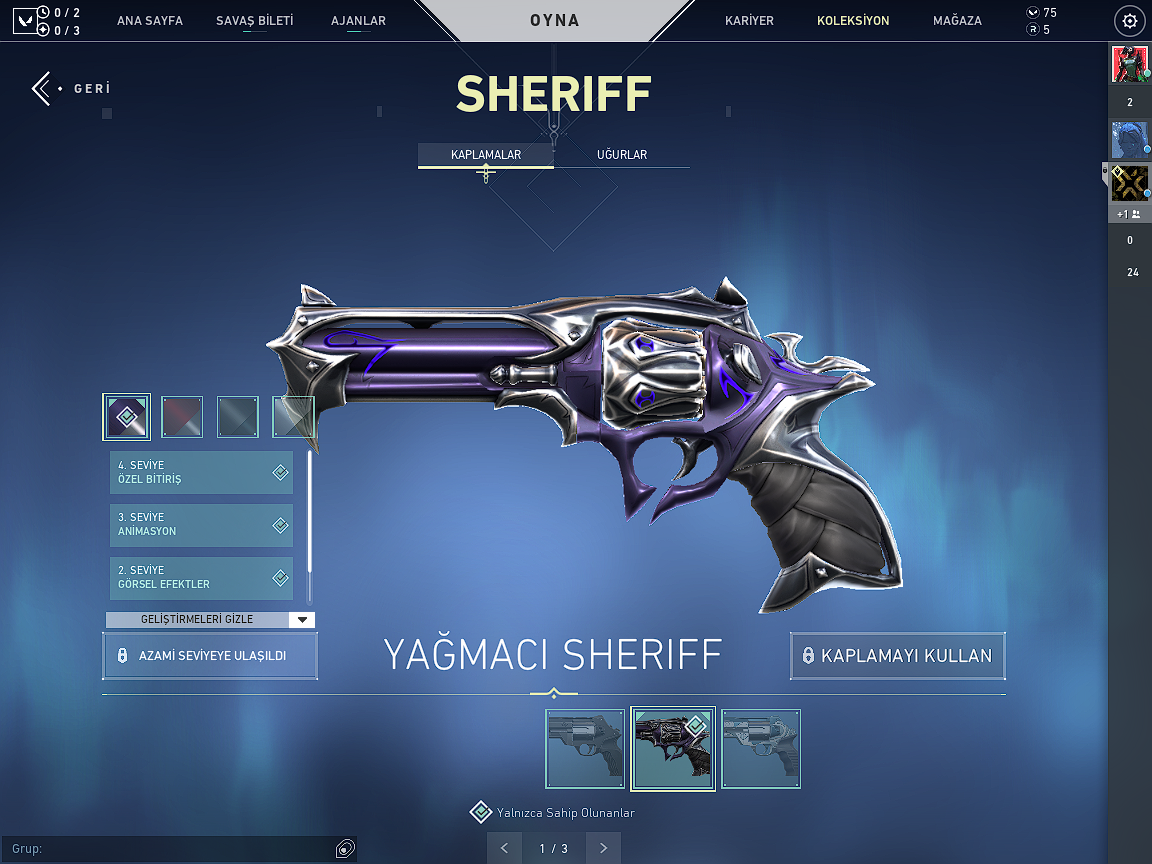The image size is (1152, 864).
Task: Click the Grup chat input box
Action: coord(170,849)
